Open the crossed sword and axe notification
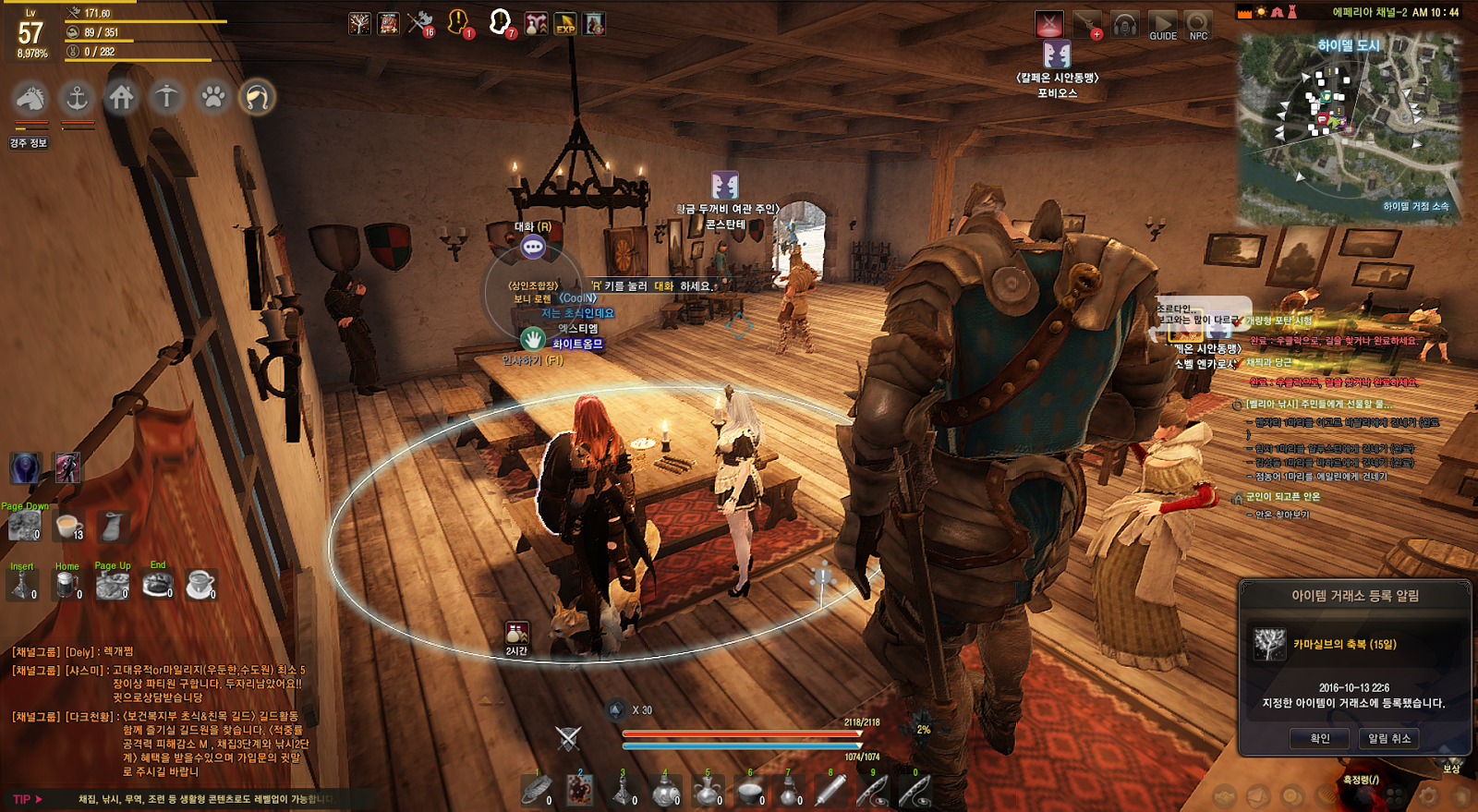 coord(420,22)
